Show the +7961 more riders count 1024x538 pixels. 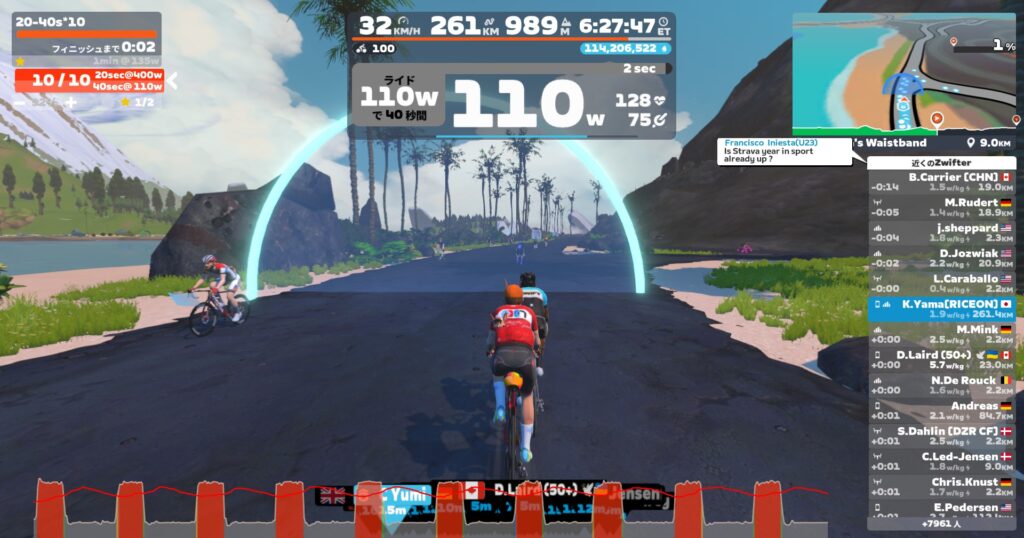(x=941, y=523)
